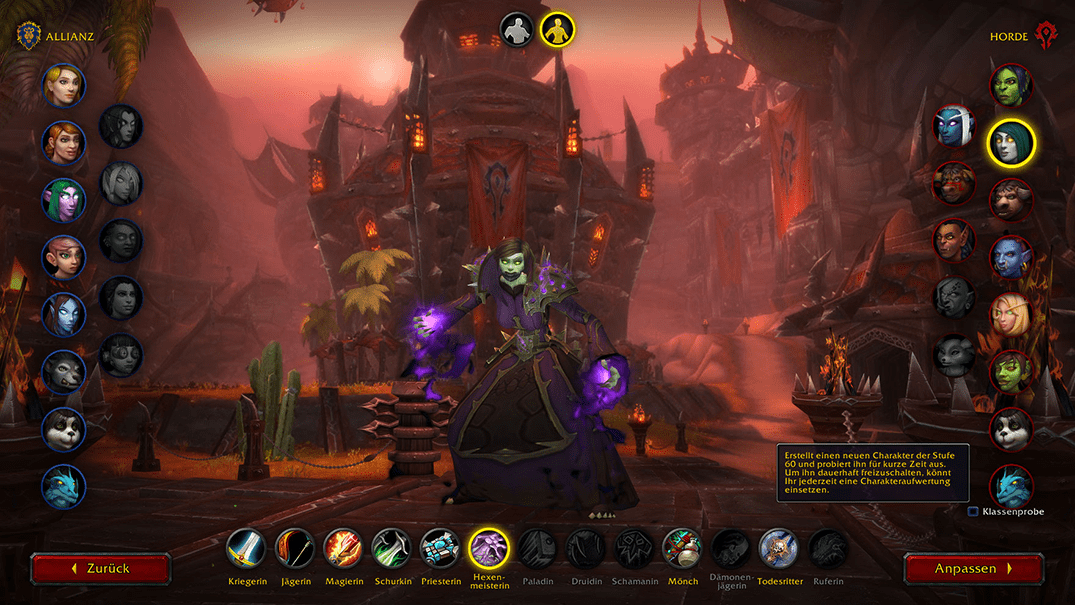The image size is (1075, 605).
Task: Choose the green orc portrait under Horde
Action: 1011,85
